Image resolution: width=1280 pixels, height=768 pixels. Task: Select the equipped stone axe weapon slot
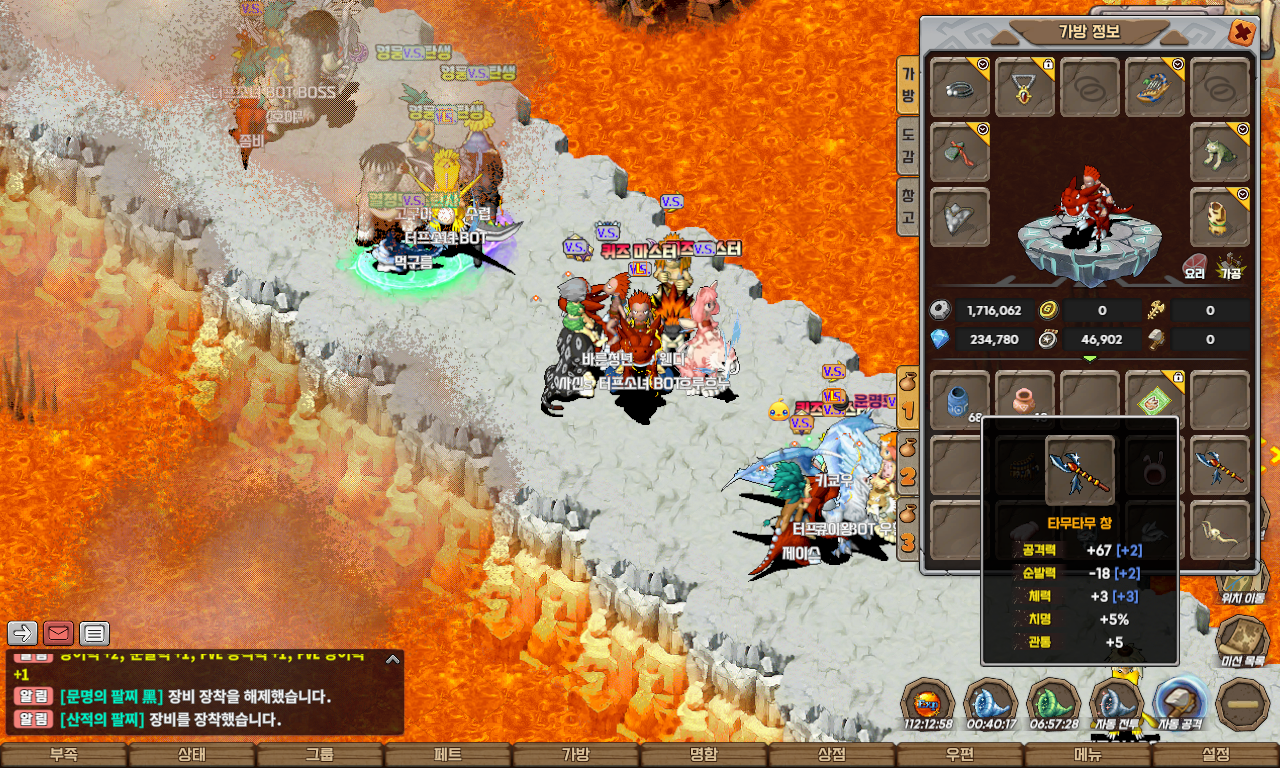[x=960, y=152]
